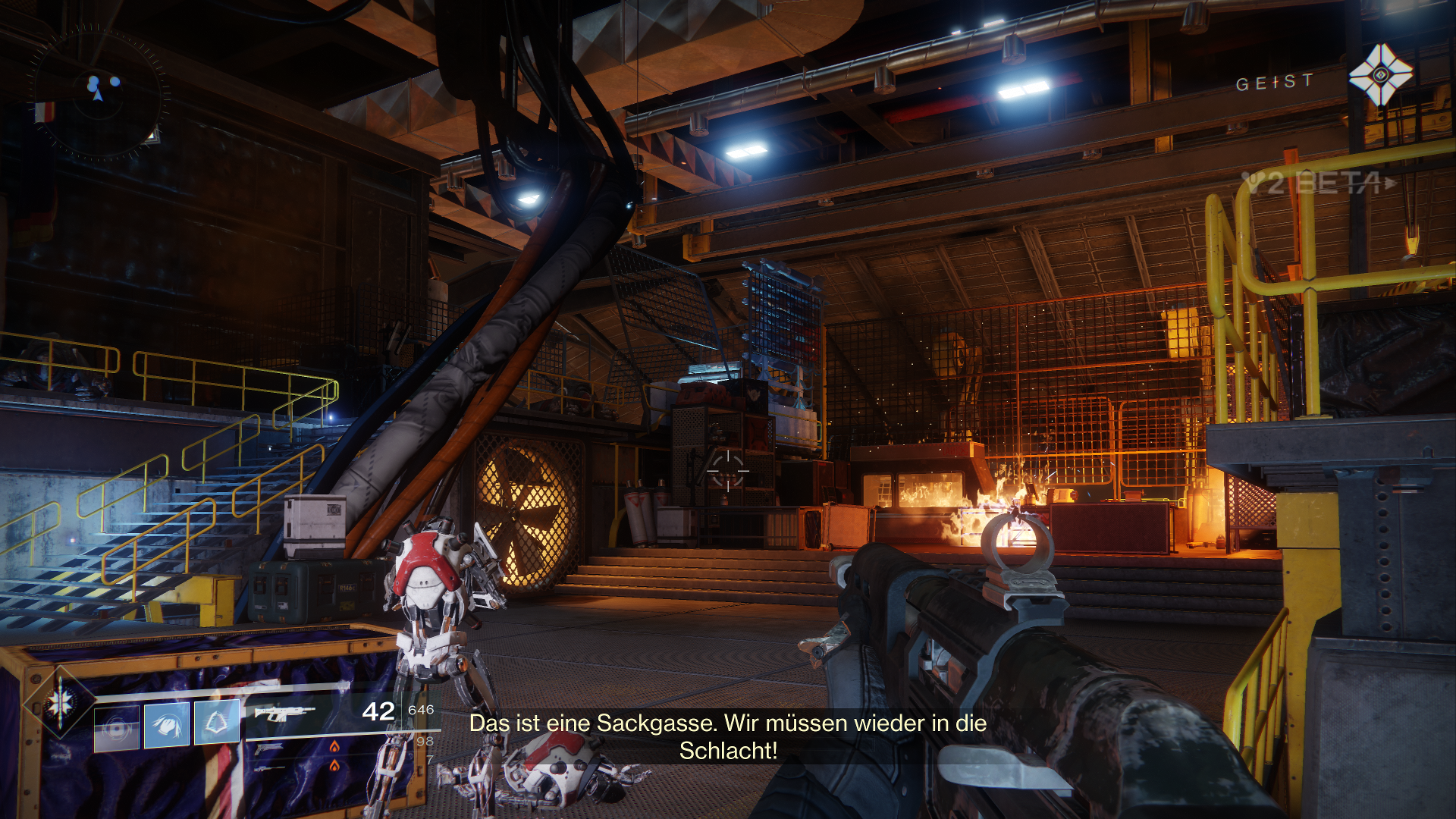Click the radar minimap
Screen dimensions: 1456x819
[x=99, y=93]
